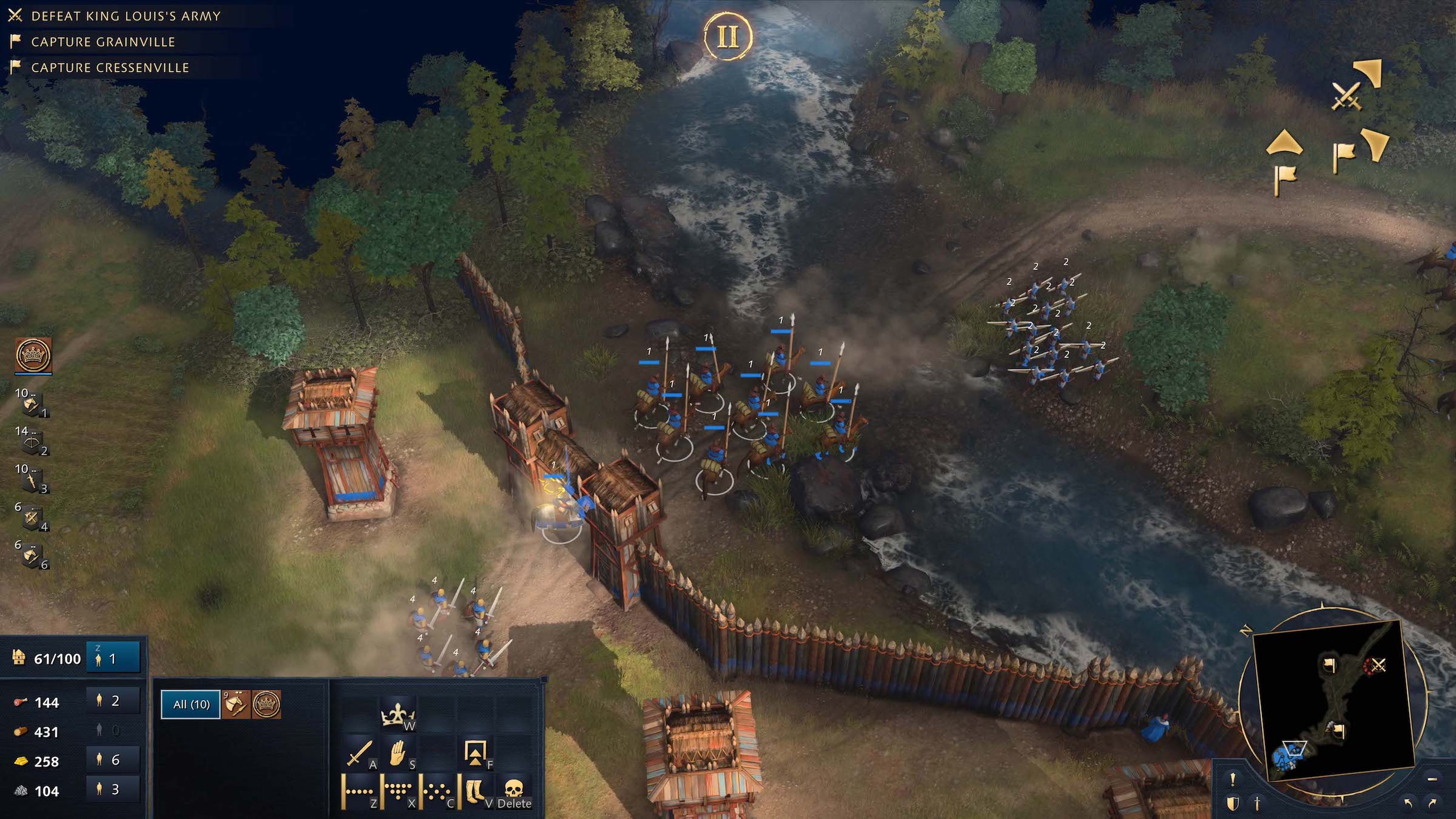This screenshot has width=1456, height=819.
Task: Click control group 3 dagger icon
Action: pos(31,480)
